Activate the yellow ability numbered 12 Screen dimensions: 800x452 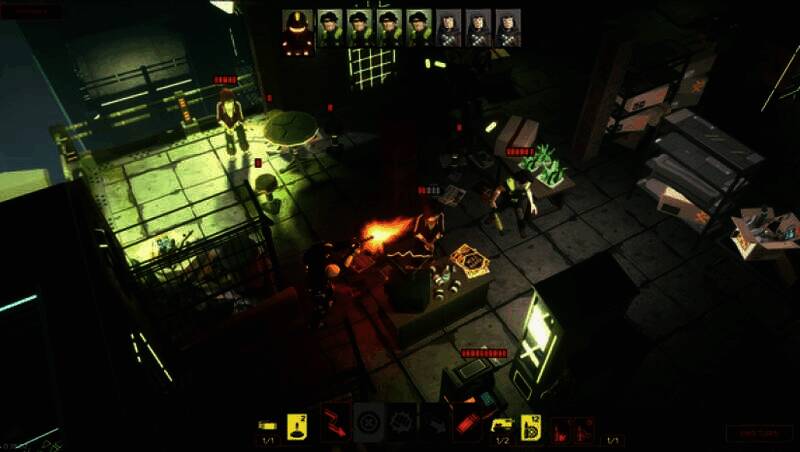[531, 425]
